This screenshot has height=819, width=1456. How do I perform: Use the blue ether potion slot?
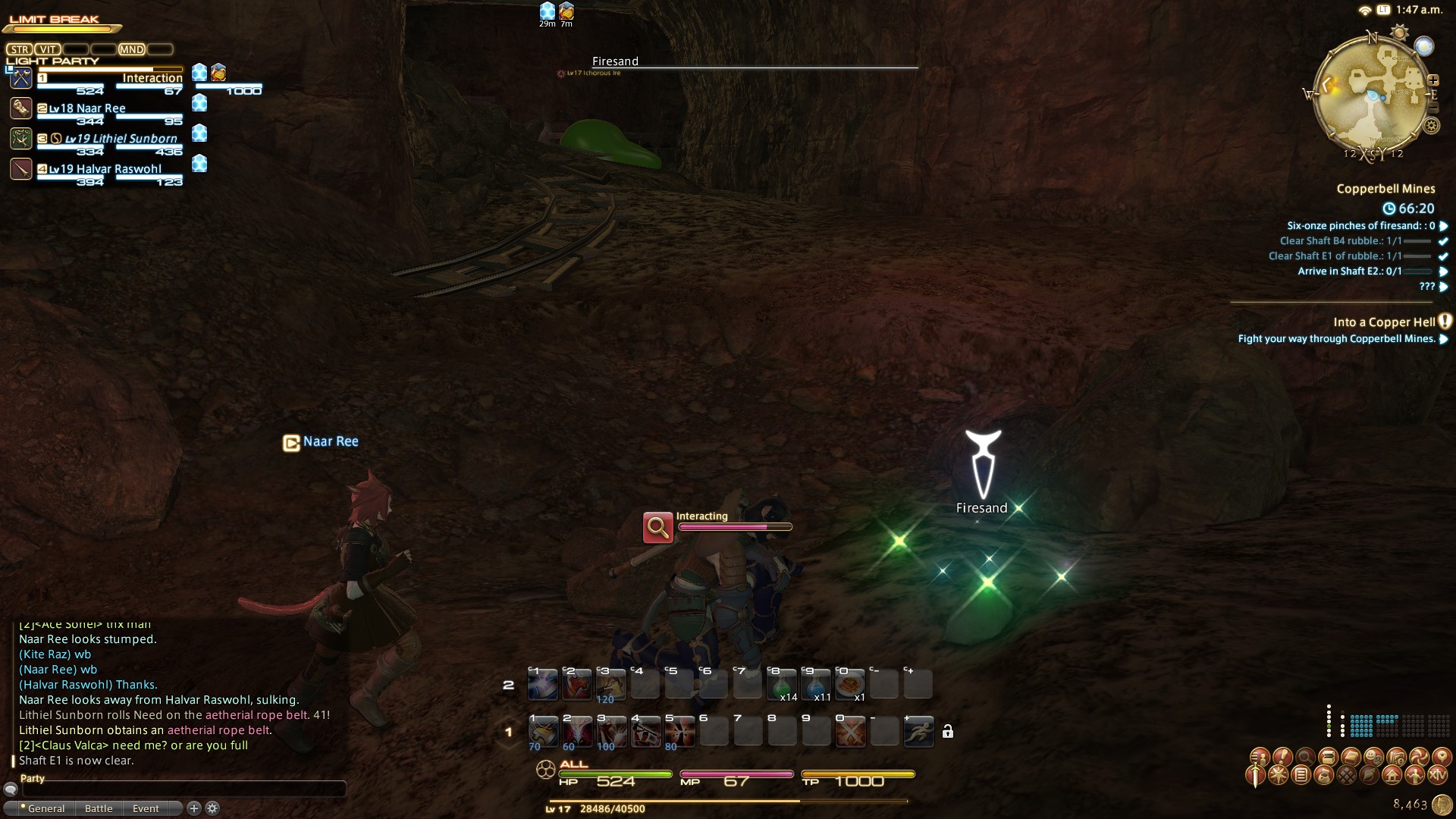point(816,683)
